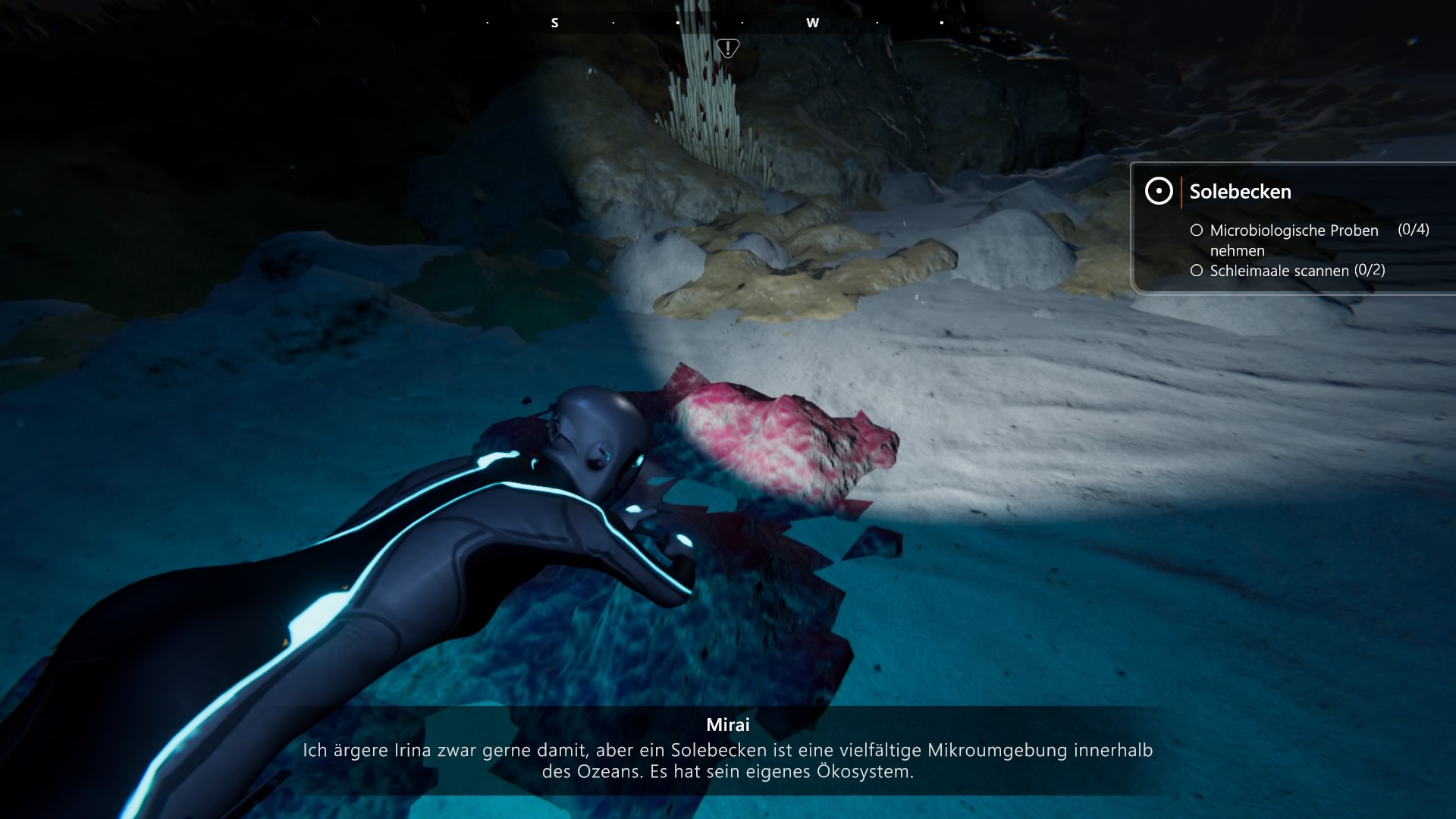The height and width of the screenshot is (819, 1456).
Task: Click the circular target icon beside Solebecken
Action: tap(1159, 191)
